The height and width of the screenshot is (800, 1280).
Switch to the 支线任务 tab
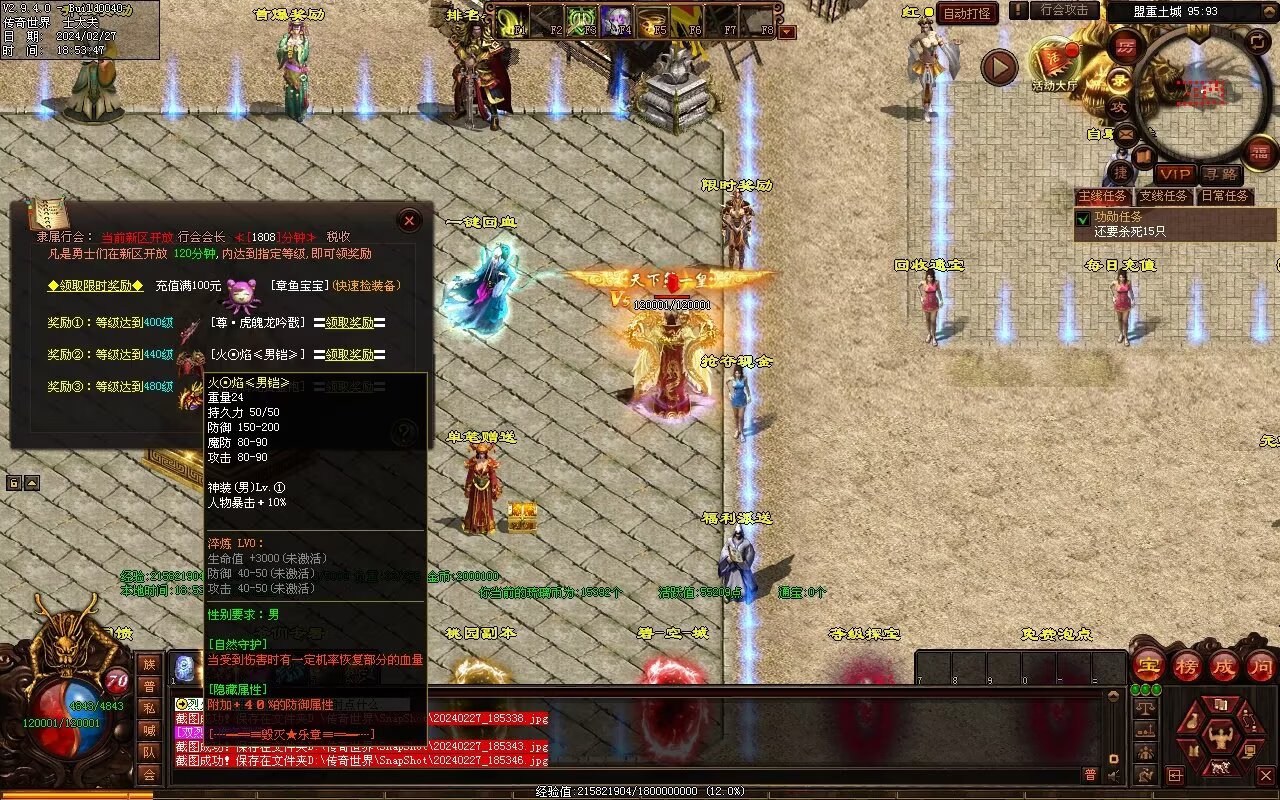pos(1164,196)
